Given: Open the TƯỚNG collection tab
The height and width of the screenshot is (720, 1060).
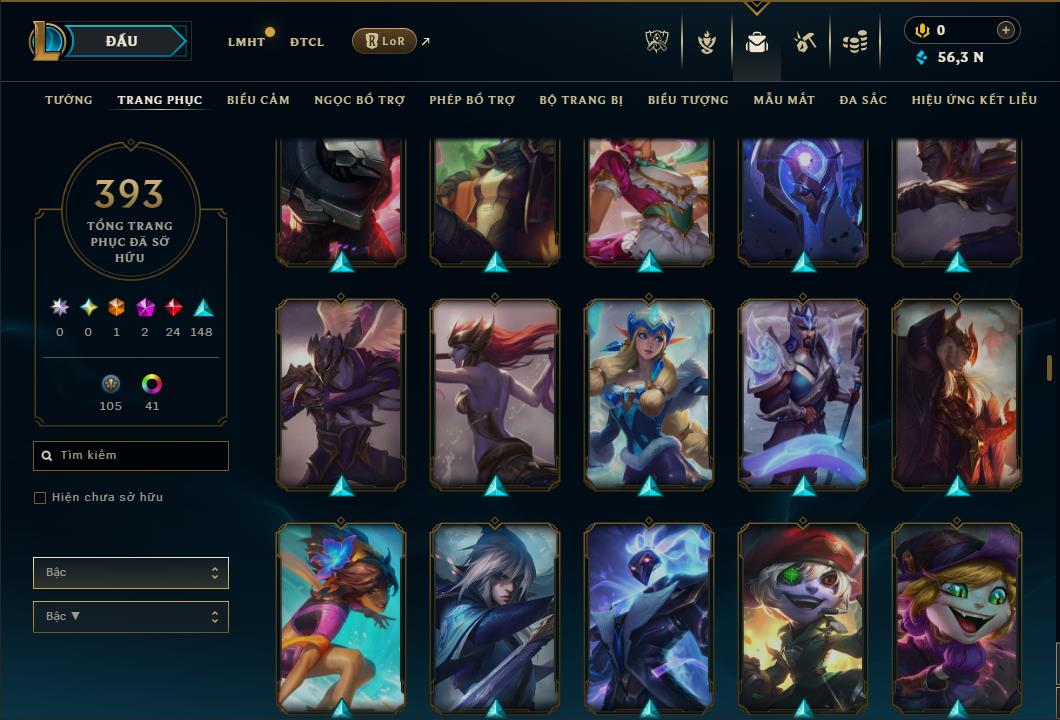Looking at the screenshot, I should 69,100.
